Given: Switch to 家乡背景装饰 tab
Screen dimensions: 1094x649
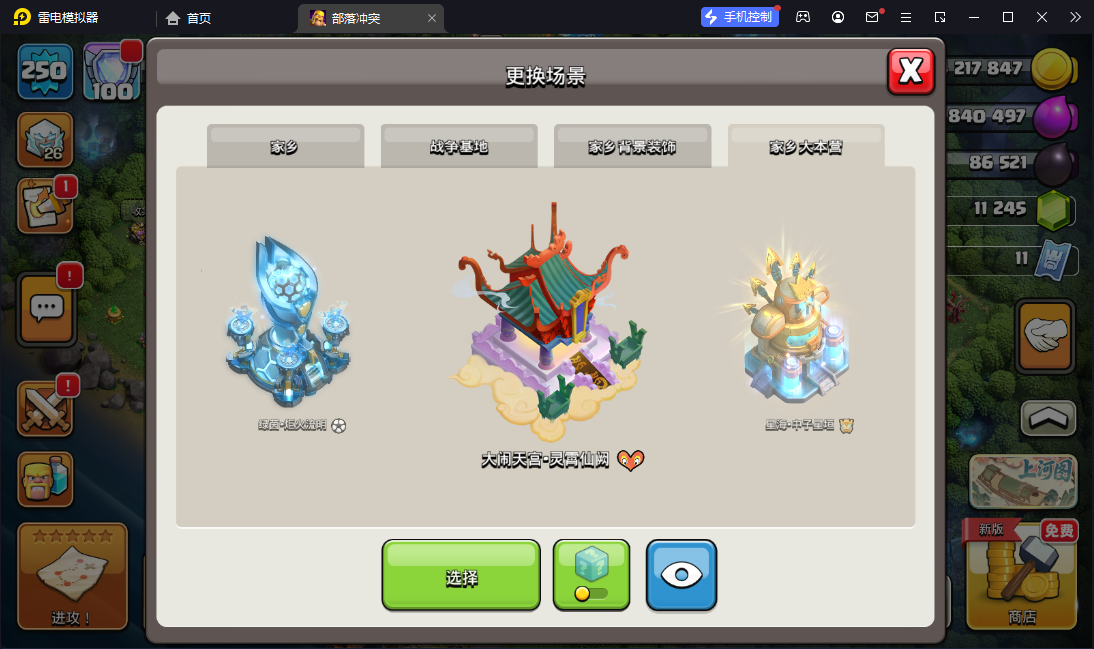Looking at the screenshot, I should (632, 147).
